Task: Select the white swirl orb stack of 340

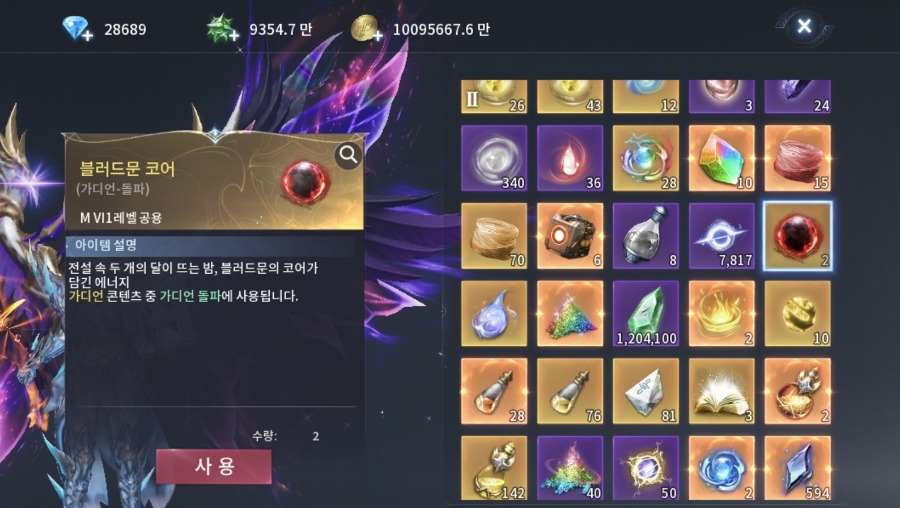Action: 494,158
